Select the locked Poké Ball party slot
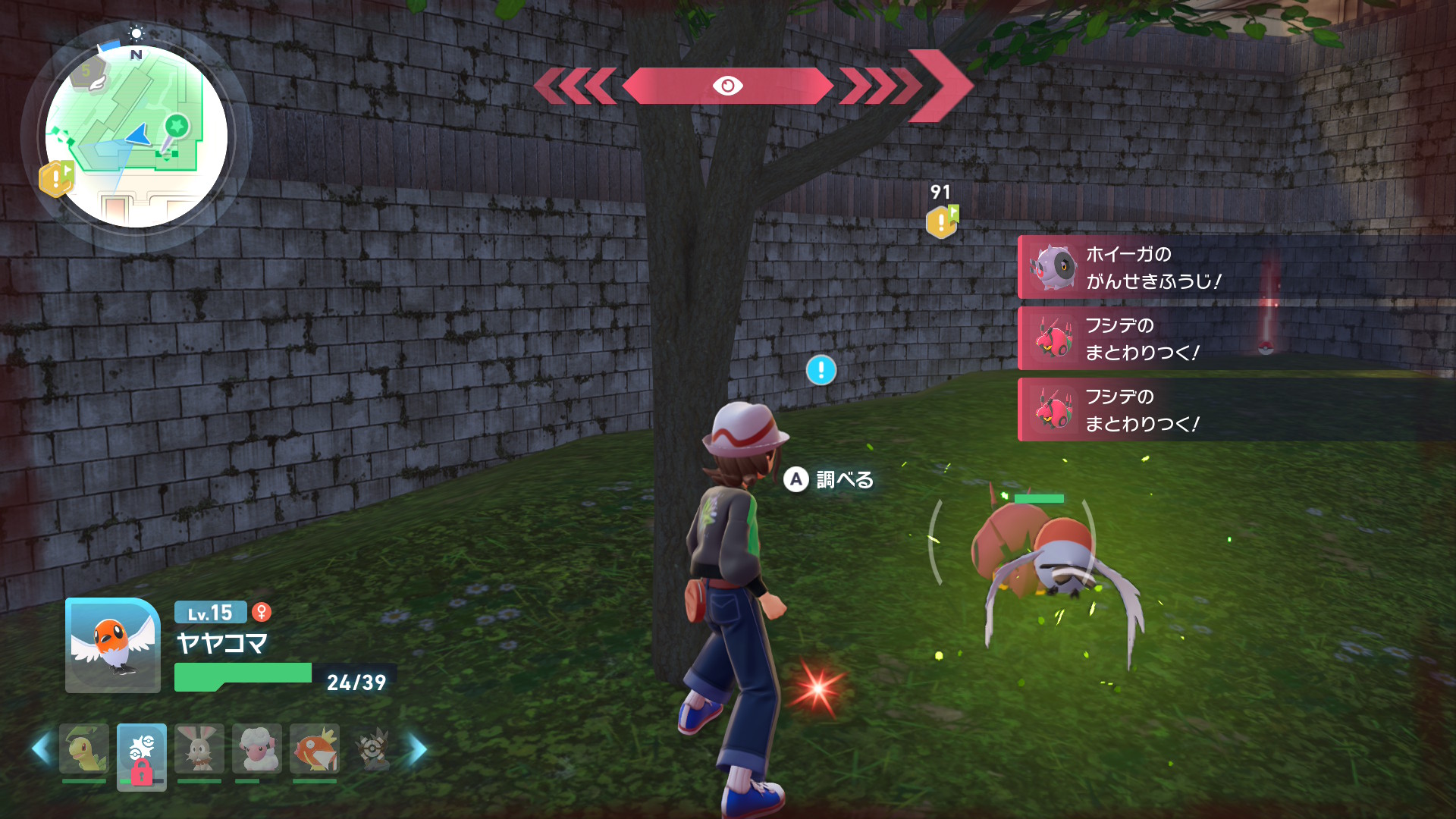This screenshot has width=1456, height=819. click(142, 755)
